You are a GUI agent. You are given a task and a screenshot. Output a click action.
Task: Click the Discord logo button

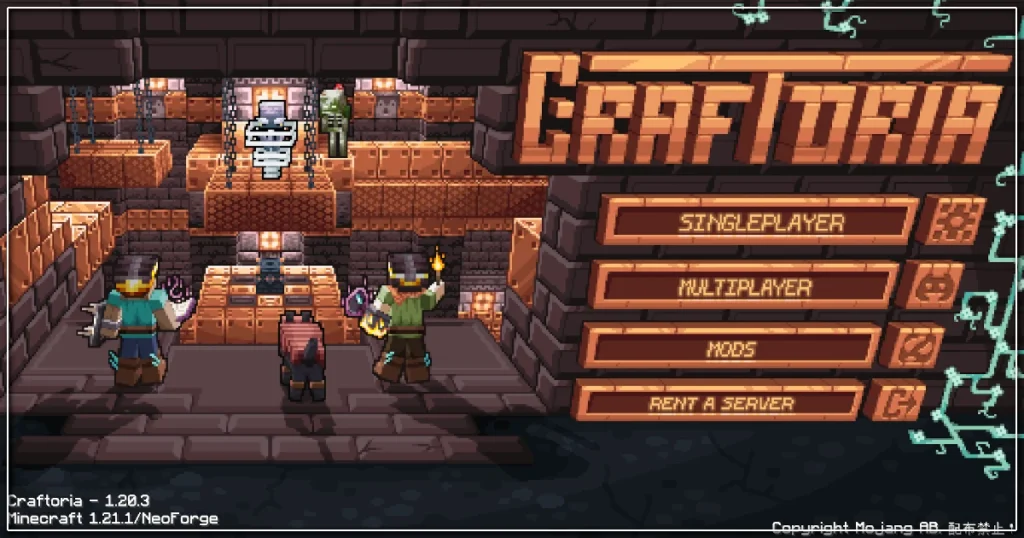930,285
